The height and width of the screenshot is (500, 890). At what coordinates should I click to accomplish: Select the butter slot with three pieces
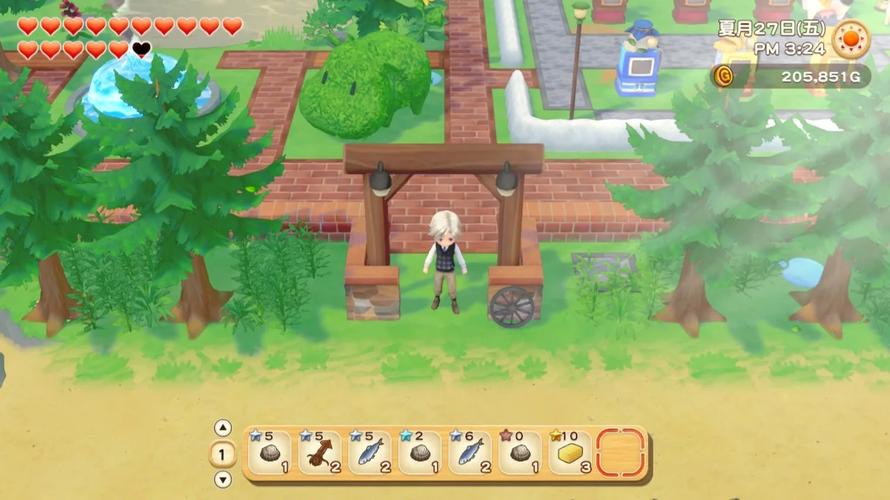(570, 454)
